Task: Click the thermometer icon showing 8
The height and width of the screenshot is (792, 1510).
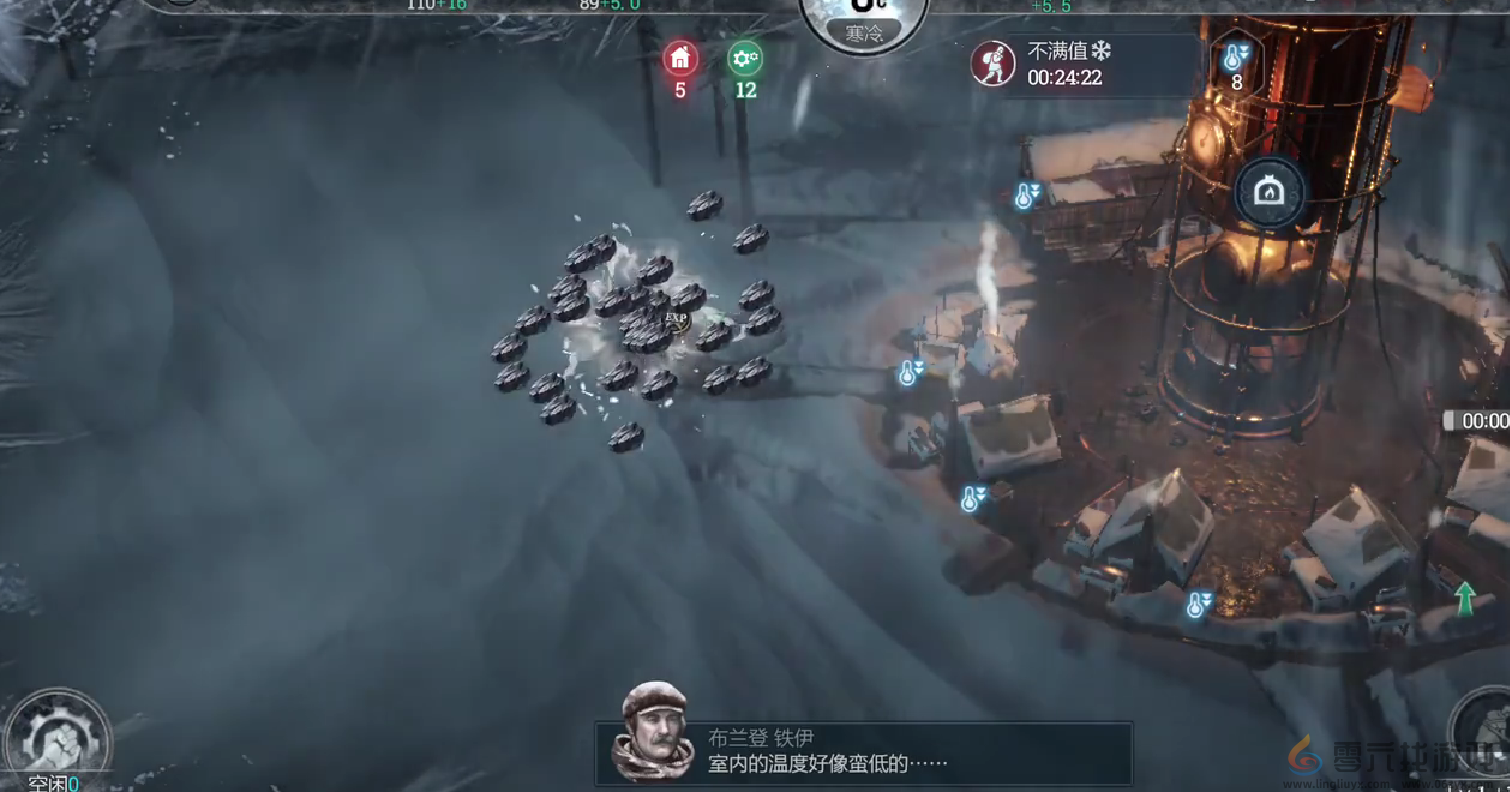Action: [x=1237, y=62]
